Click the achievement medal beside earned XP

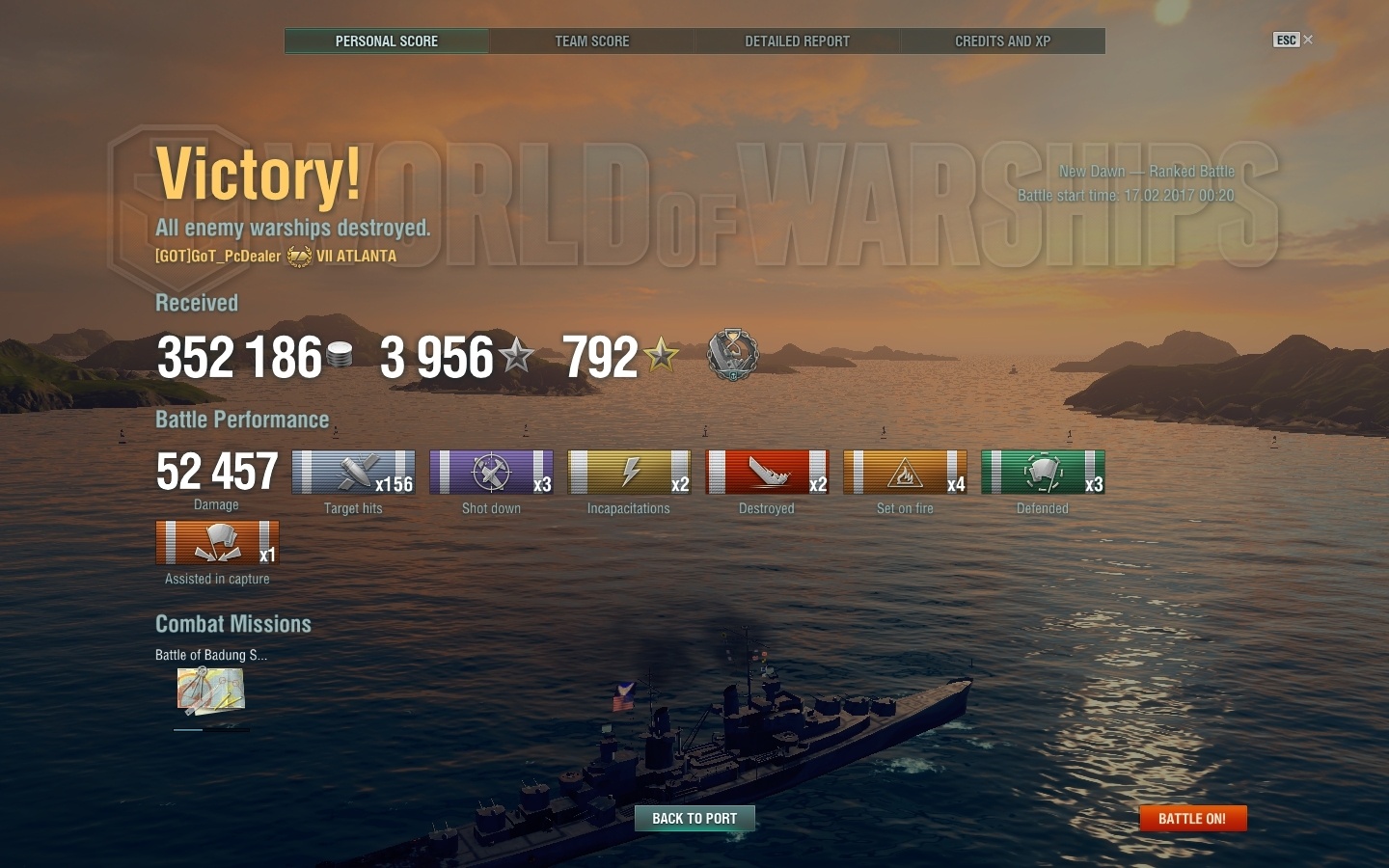point(733,355)
